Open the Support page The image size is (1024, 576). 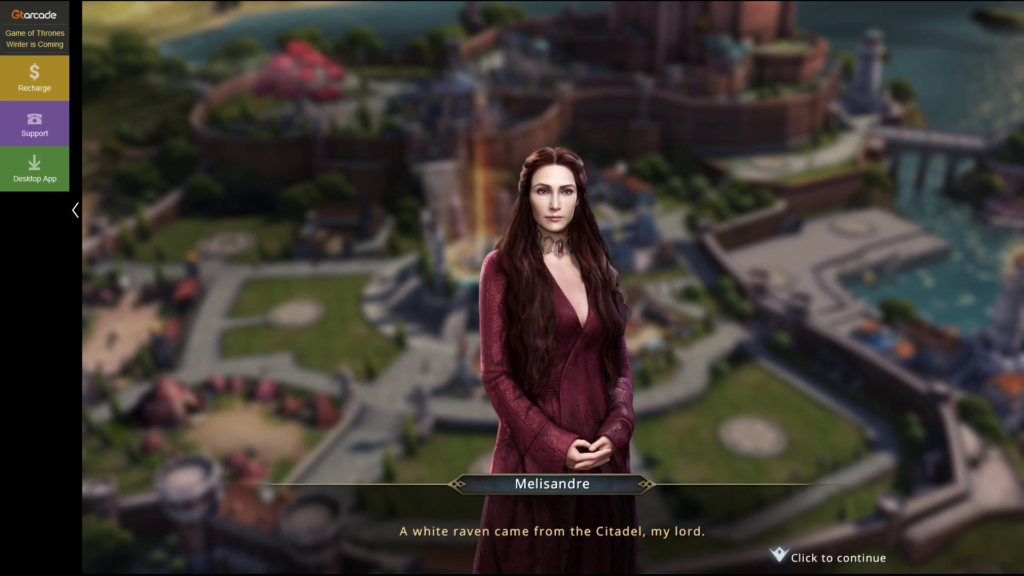[x=34, y=124]
